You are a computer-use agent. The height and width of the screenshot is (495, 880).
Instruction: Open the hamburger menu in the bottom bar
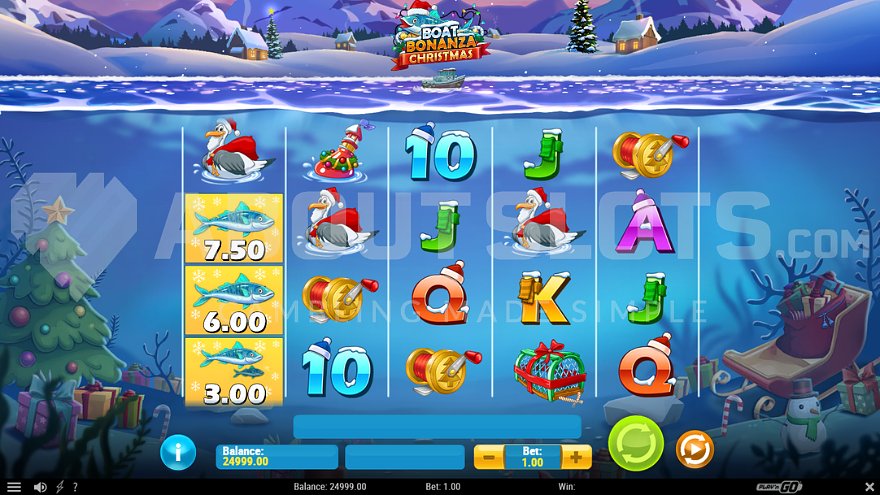[x=13, y=487]
